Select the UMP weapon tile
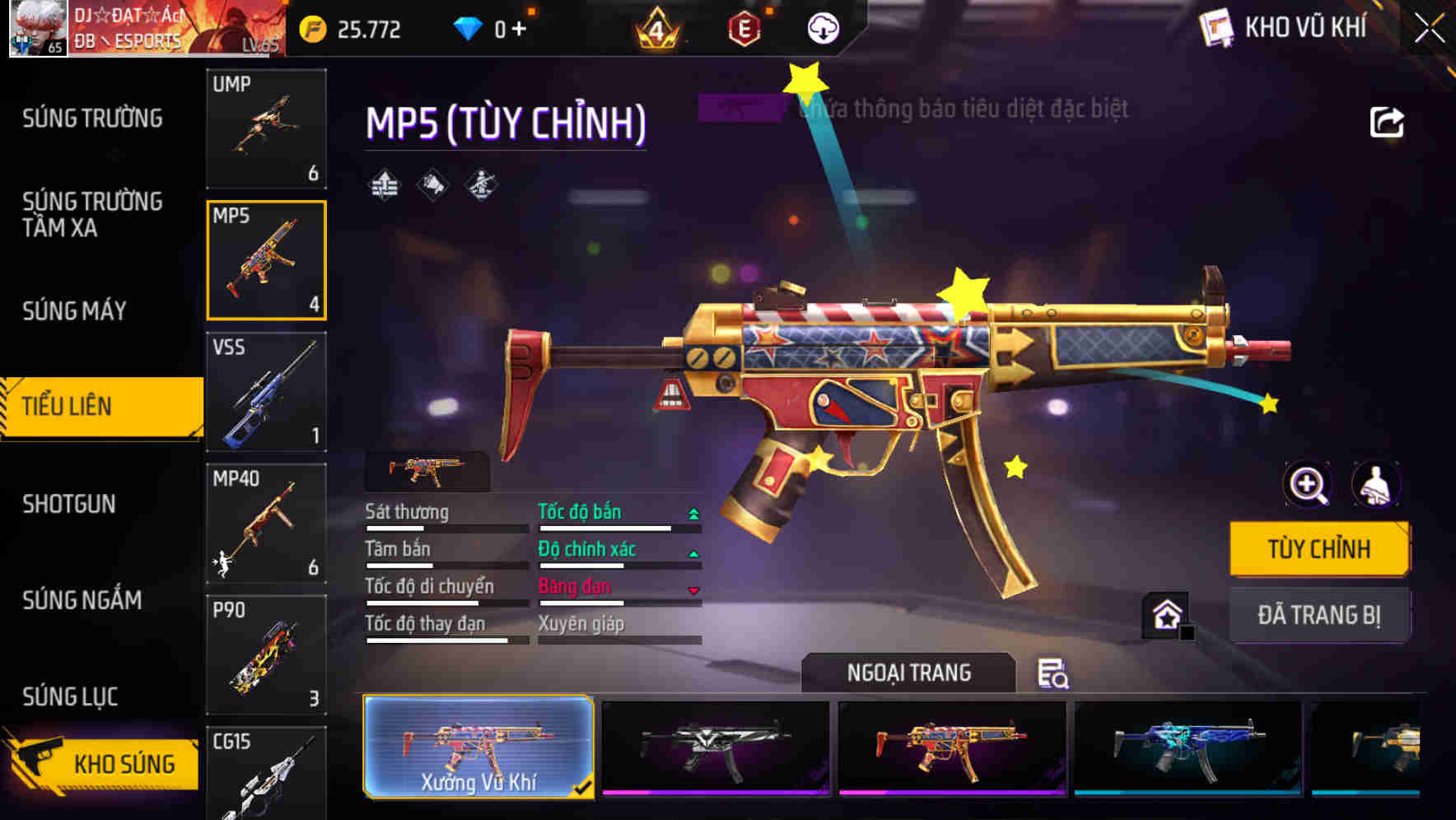Image resolution: width=1456 pixels, height=820 pixels. [266, 128]
